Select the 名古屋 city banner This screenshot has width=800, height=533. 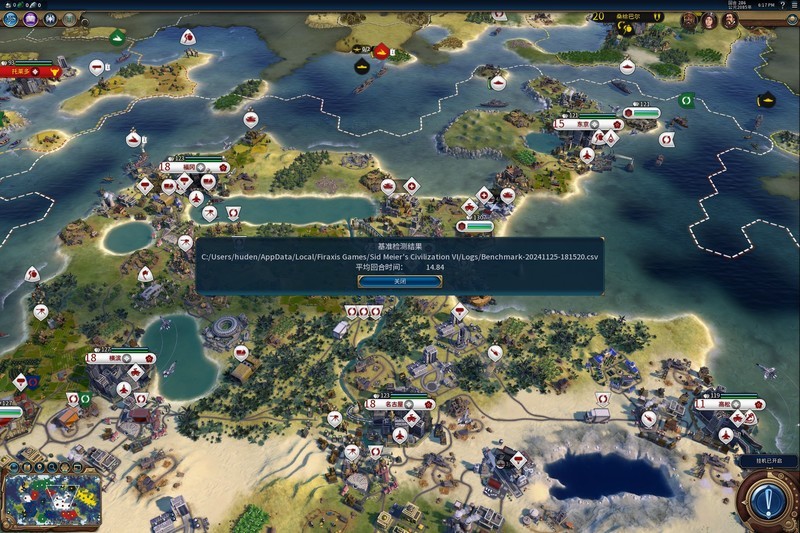(x=399, y=404)
